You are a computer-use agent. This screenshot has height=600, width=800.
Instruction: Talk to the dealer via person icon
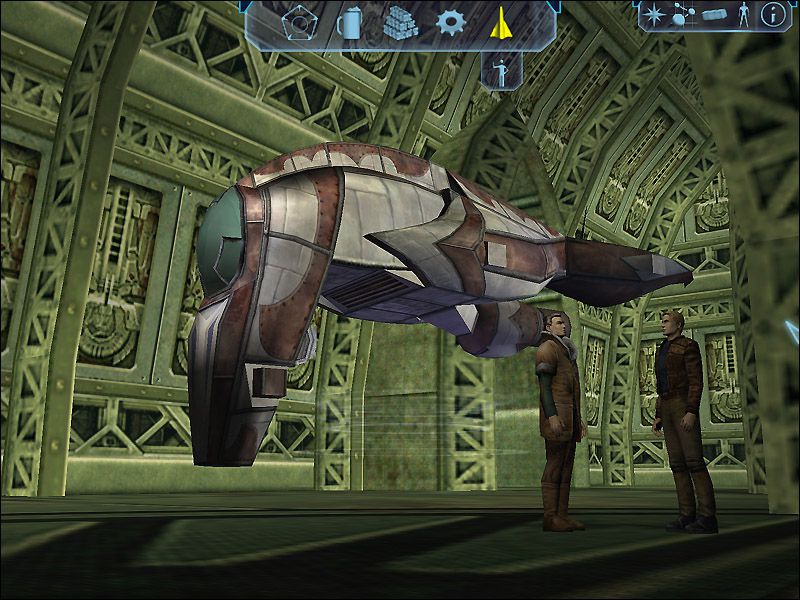(x=500, y=71)
